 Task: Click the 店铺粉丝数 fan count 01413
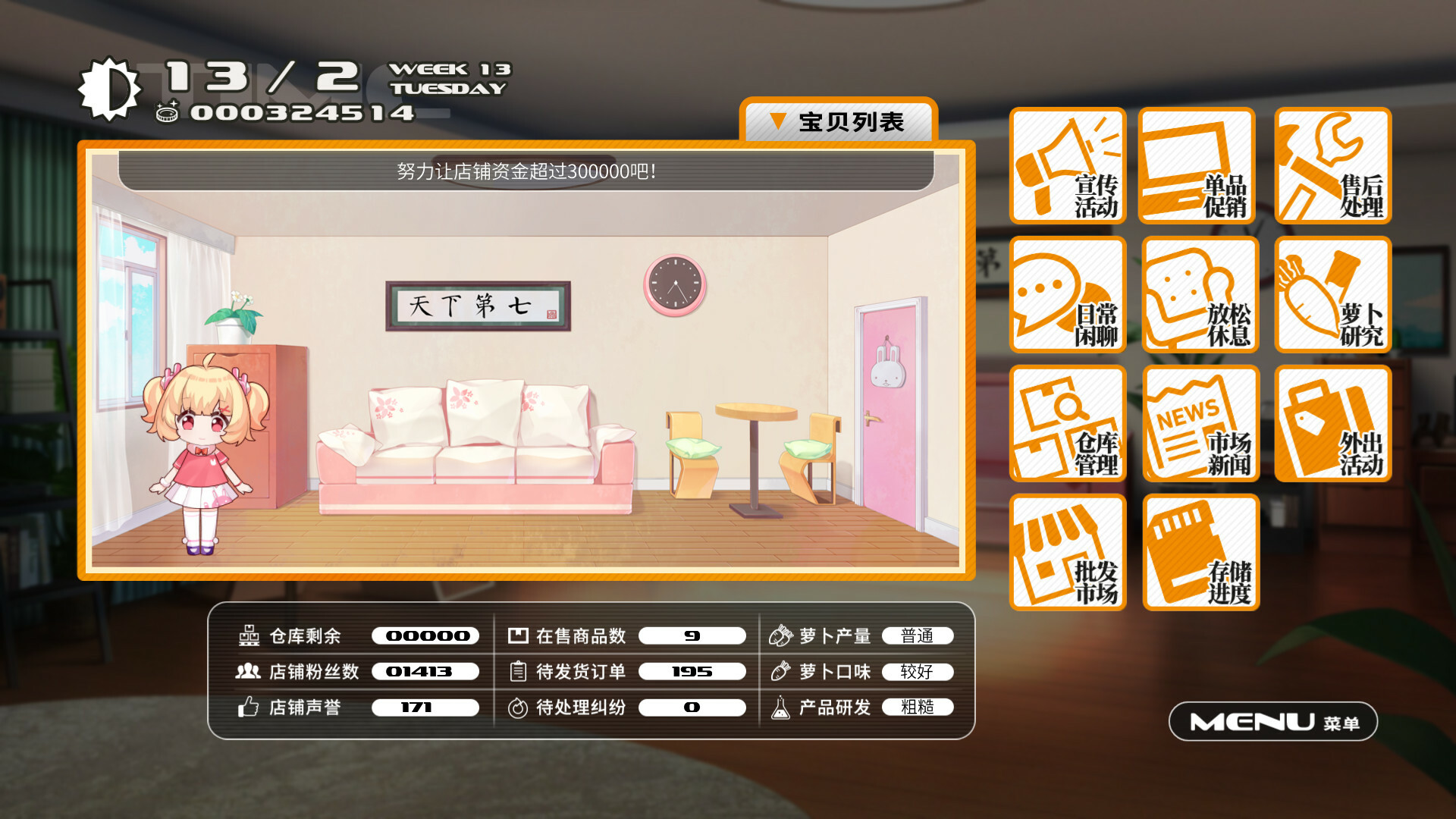(425, 671)
